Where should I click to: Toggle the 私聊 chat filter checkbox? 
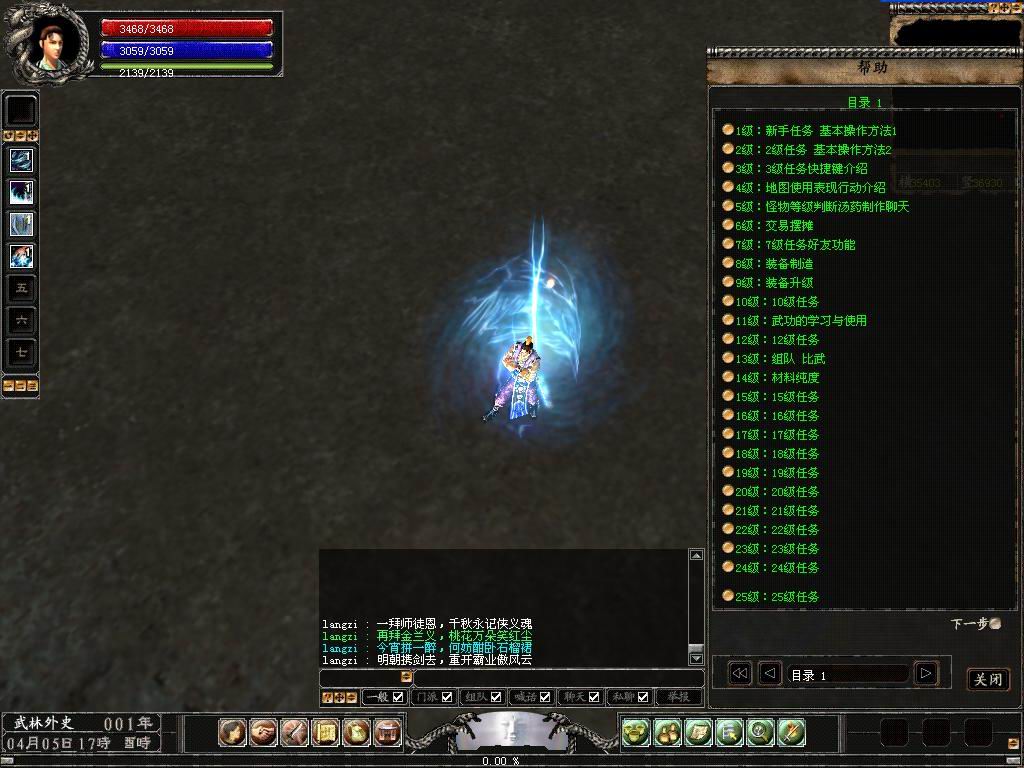643,697
